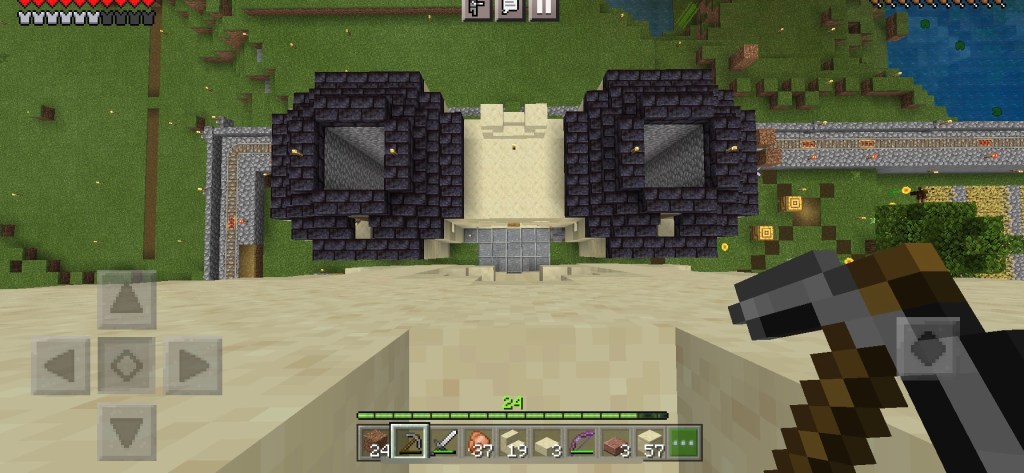Screen dimensions: 1024x473
Task: Tap the move right arrow
Action: (191, 366)
